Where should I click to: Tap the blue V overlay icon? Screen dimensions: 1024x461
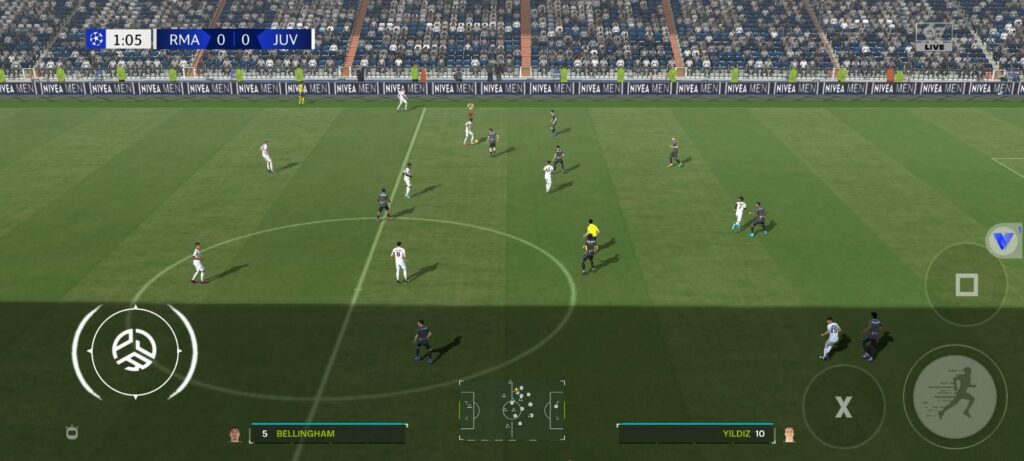pyautogui.click(x=1003, y=241)
